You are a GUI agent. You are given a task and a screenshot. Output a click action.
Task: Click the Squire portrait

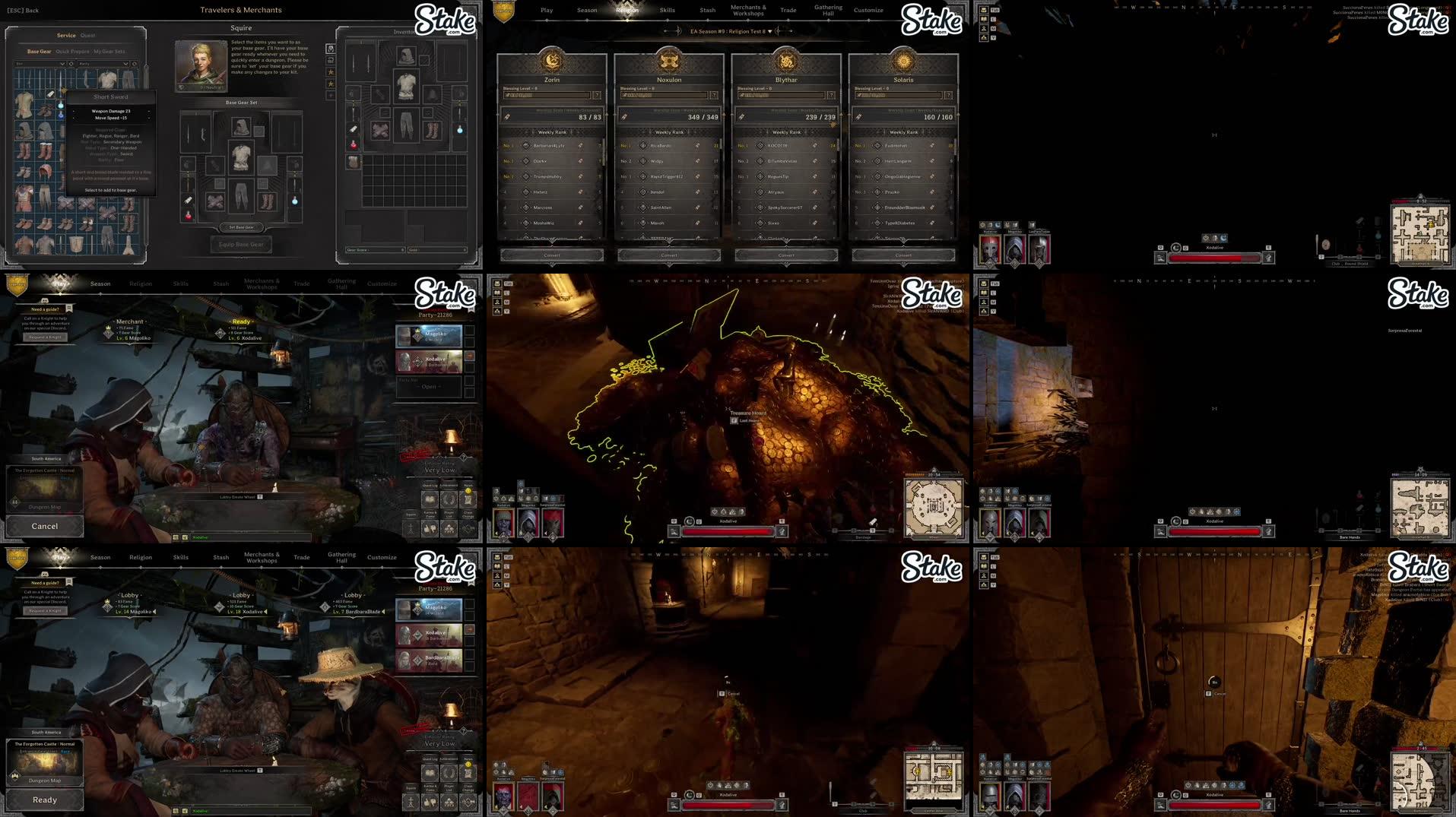[201, 65]
